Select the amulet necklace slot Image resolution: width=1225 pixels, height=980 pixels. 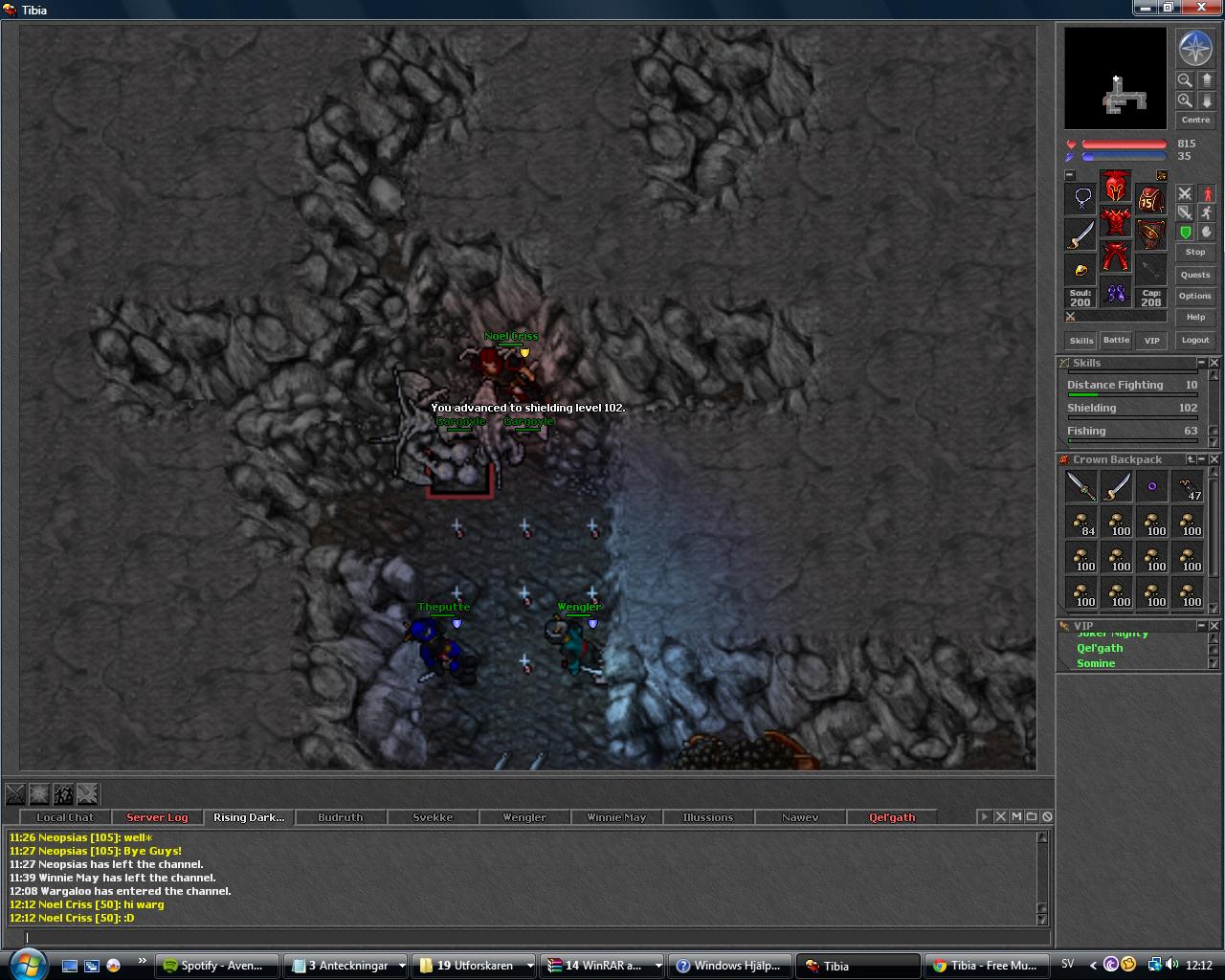click(x=1081, y=198)
